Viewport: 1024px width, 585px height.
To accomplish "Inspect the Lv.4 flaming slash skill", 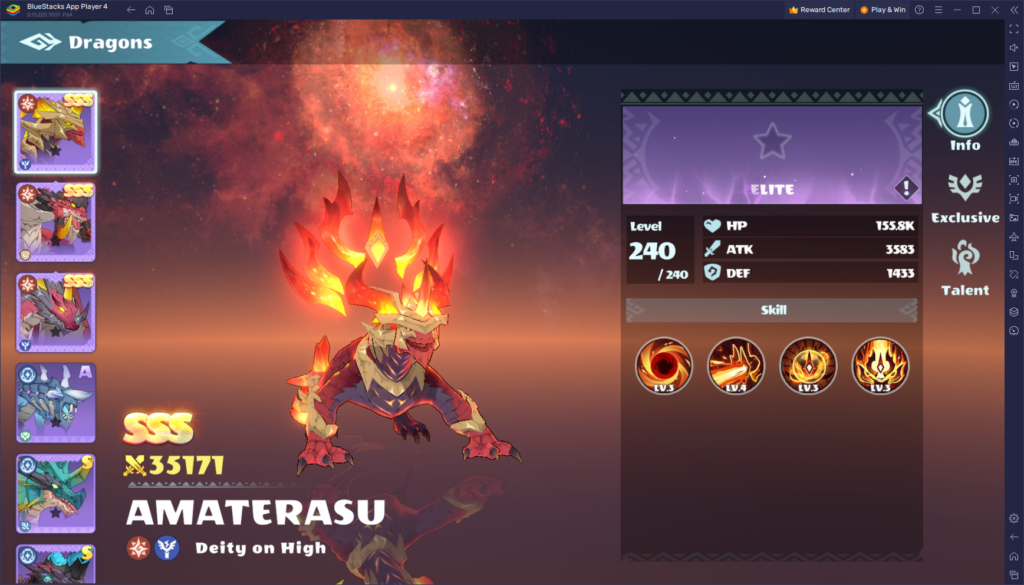I will point(736,365).
